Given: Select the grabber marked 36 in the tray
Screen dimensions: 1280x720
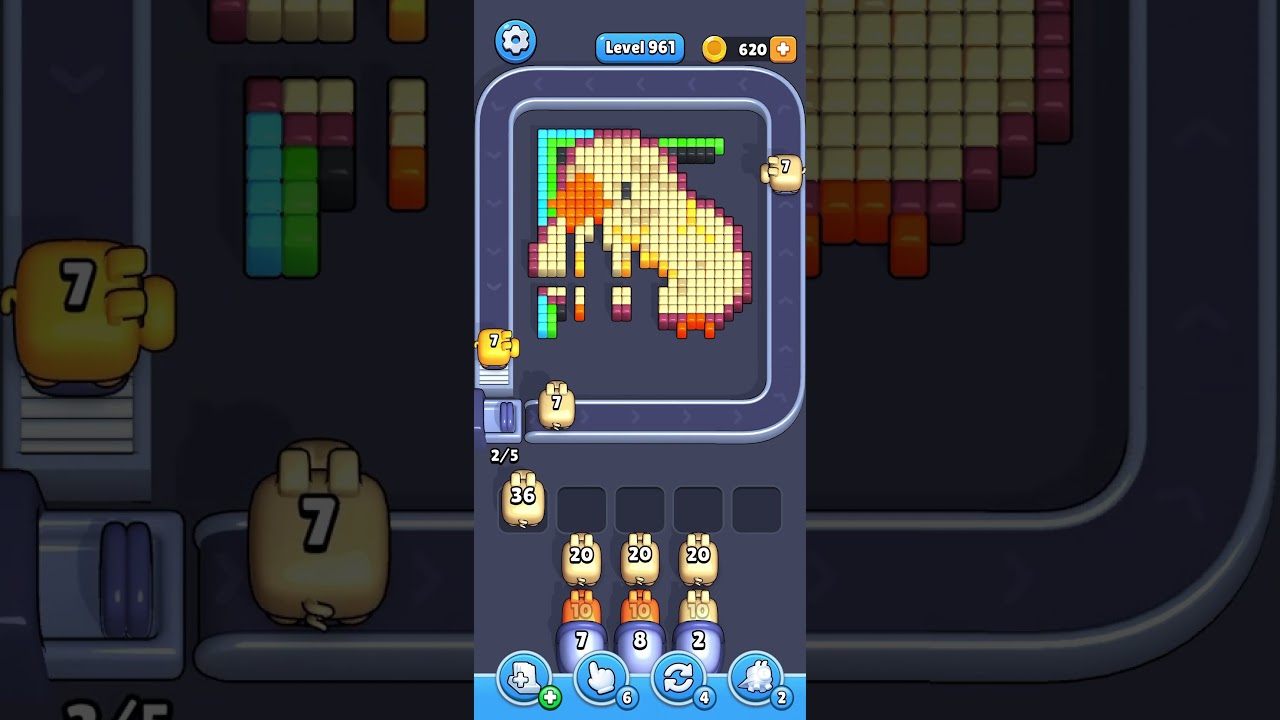Looking at the screenshot, I should click(521, 500).
